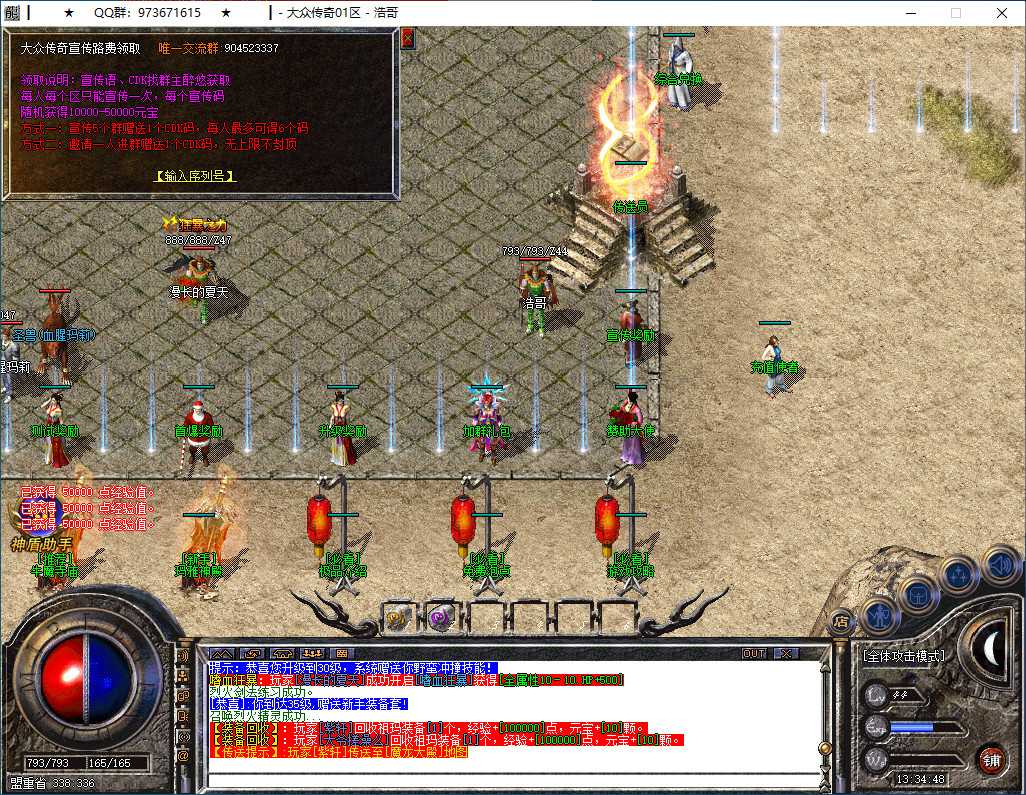Image resolution: width=1026 pixels, height=795 pixels.
Task: Use the yellow item in the belt slot
Action: 398,617
